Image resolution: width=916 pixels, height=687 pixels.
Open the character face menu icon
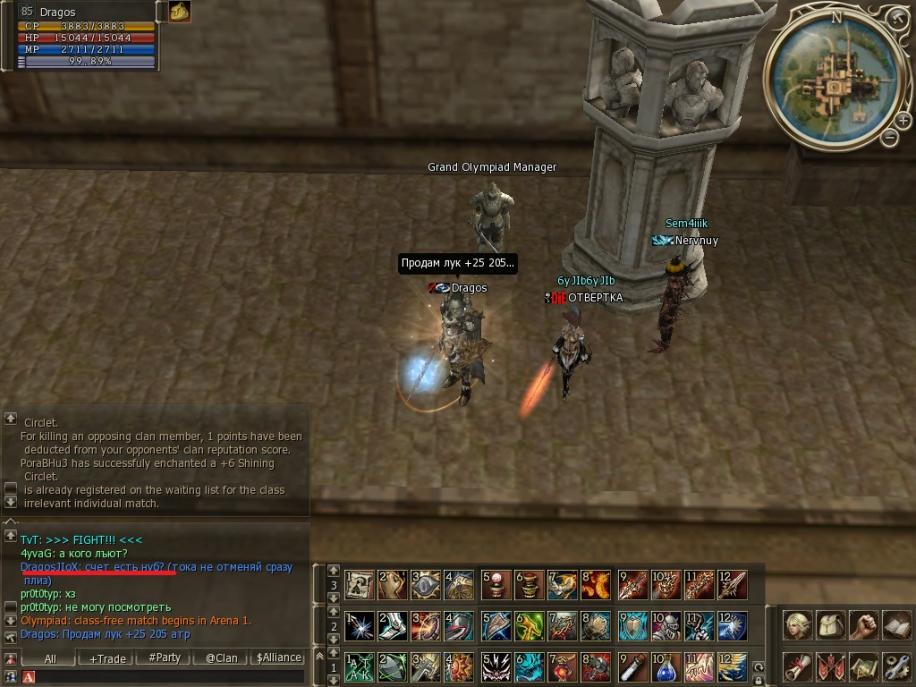point(798,626)
